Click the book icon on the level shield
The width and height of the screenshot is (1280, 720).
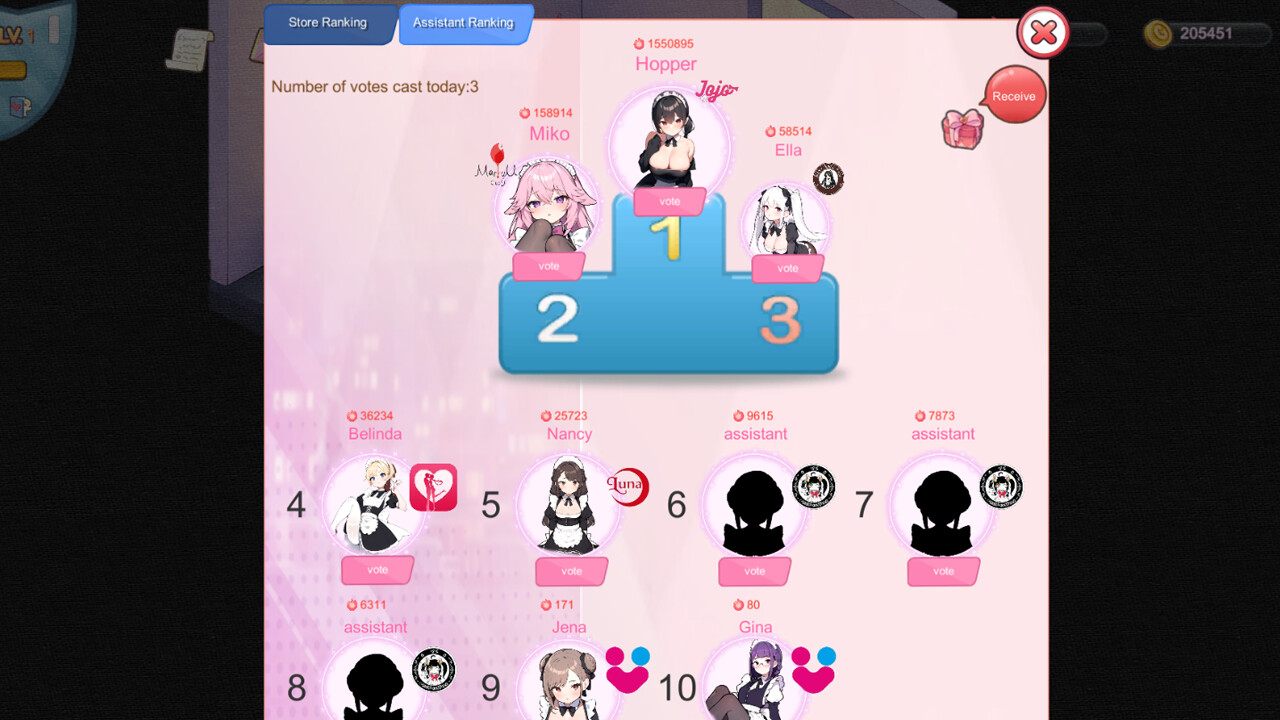pyautogui.click(x=18, y=106)
